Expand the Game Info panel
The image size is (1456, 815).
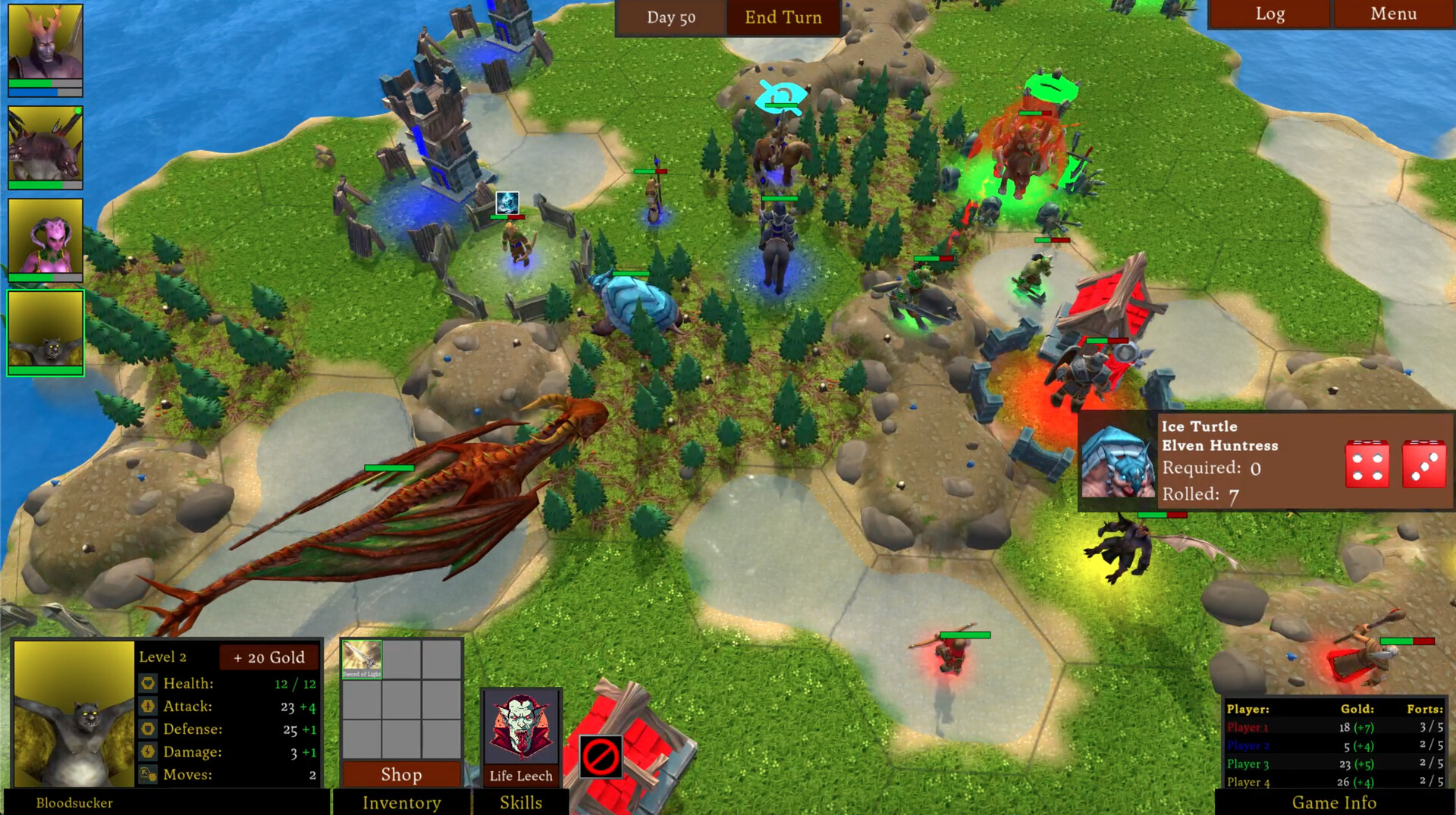pyautogui.click(x=1333, y=803)
